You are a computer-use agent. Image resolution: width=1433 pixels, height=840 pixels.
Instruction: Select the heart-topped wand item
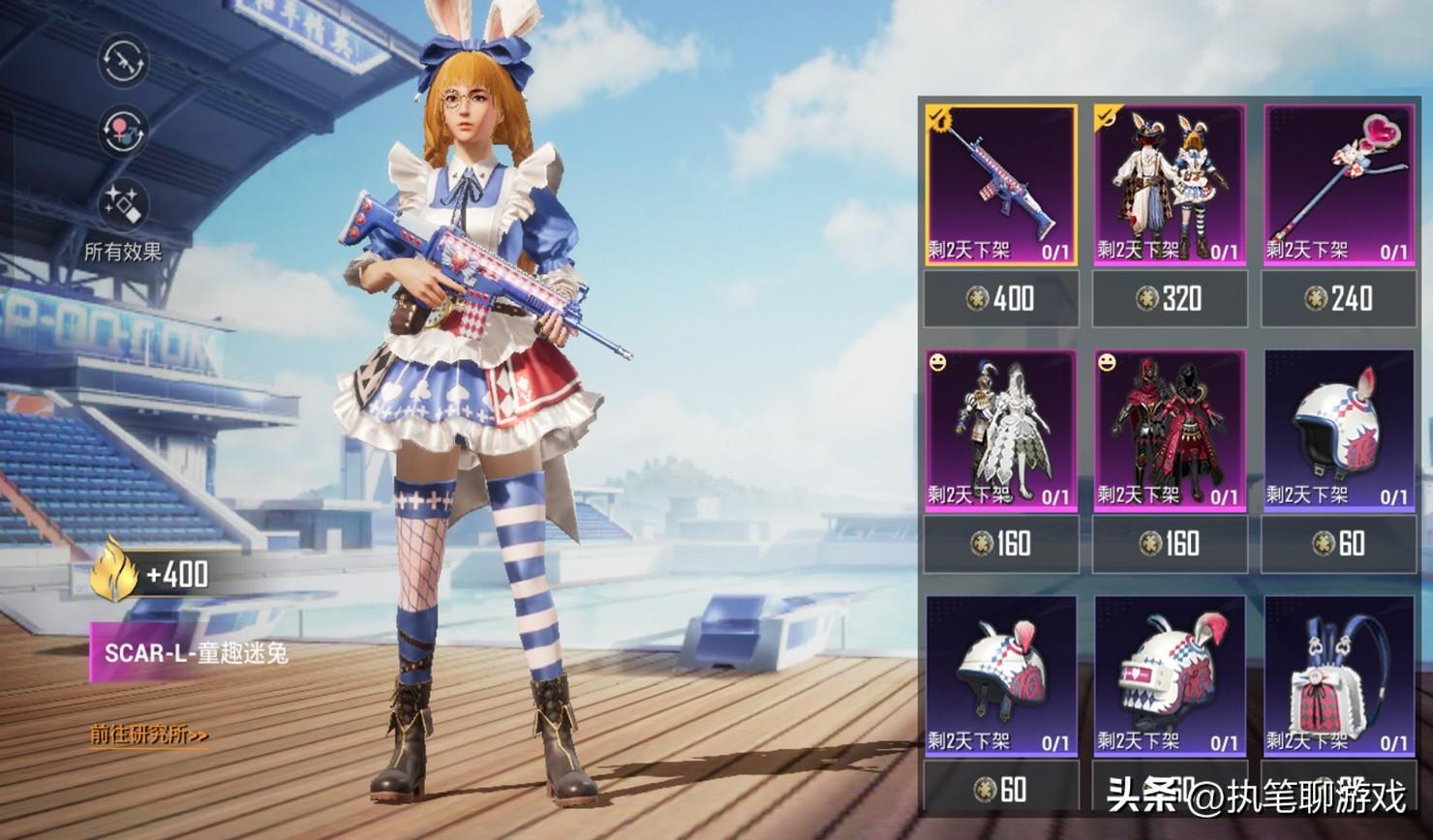1338,184
